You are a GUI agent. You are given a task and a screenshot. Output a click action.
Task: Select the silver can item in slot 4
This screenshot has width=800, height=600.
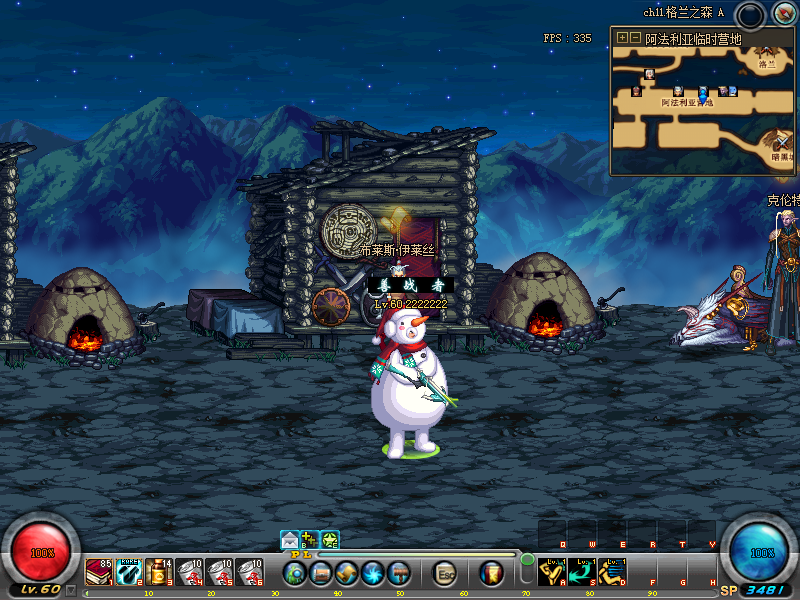tap(189, 572)
